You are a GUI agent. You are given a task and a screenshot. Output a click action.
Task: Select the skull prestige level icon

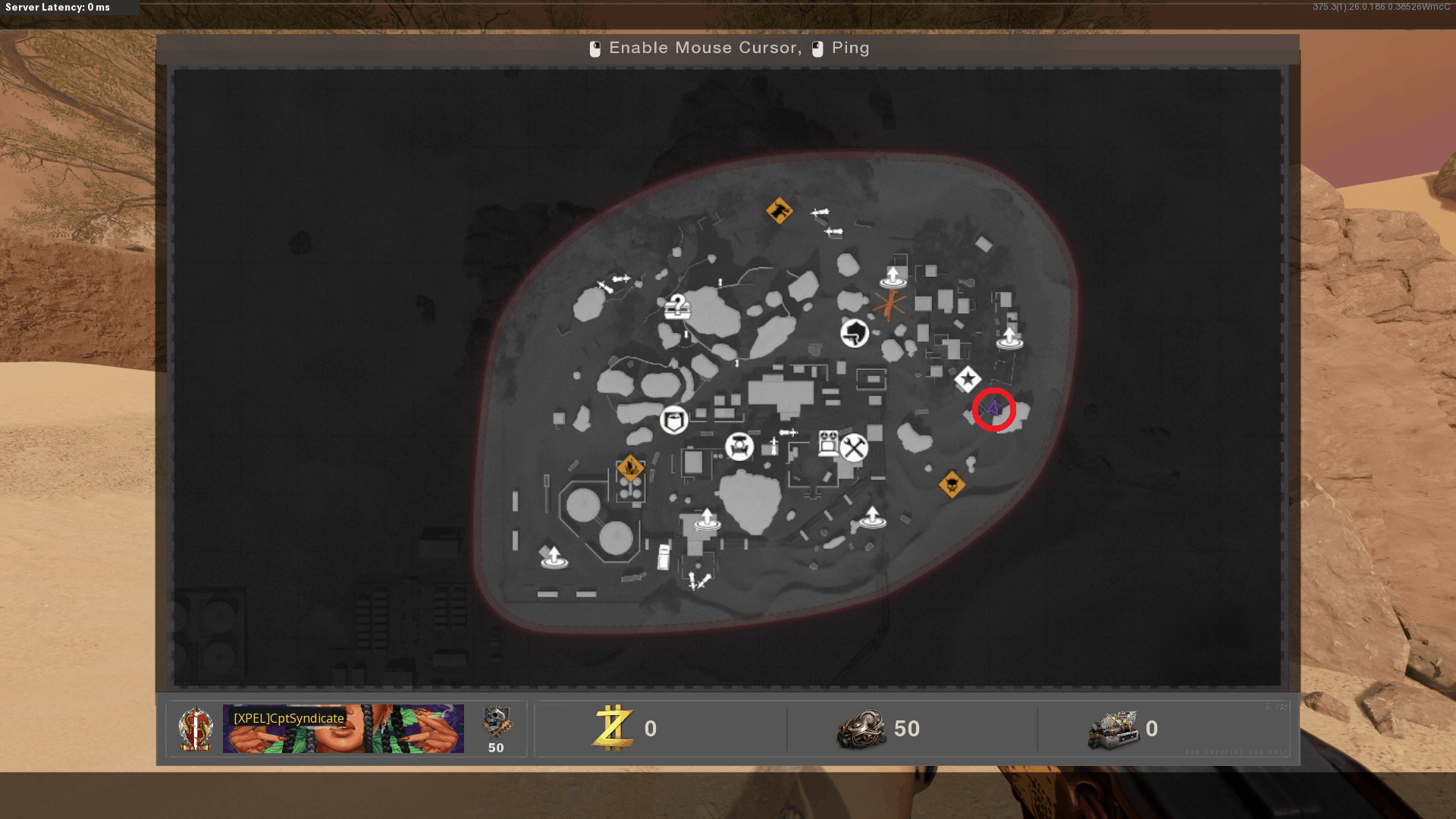click(x=497, y=723)
